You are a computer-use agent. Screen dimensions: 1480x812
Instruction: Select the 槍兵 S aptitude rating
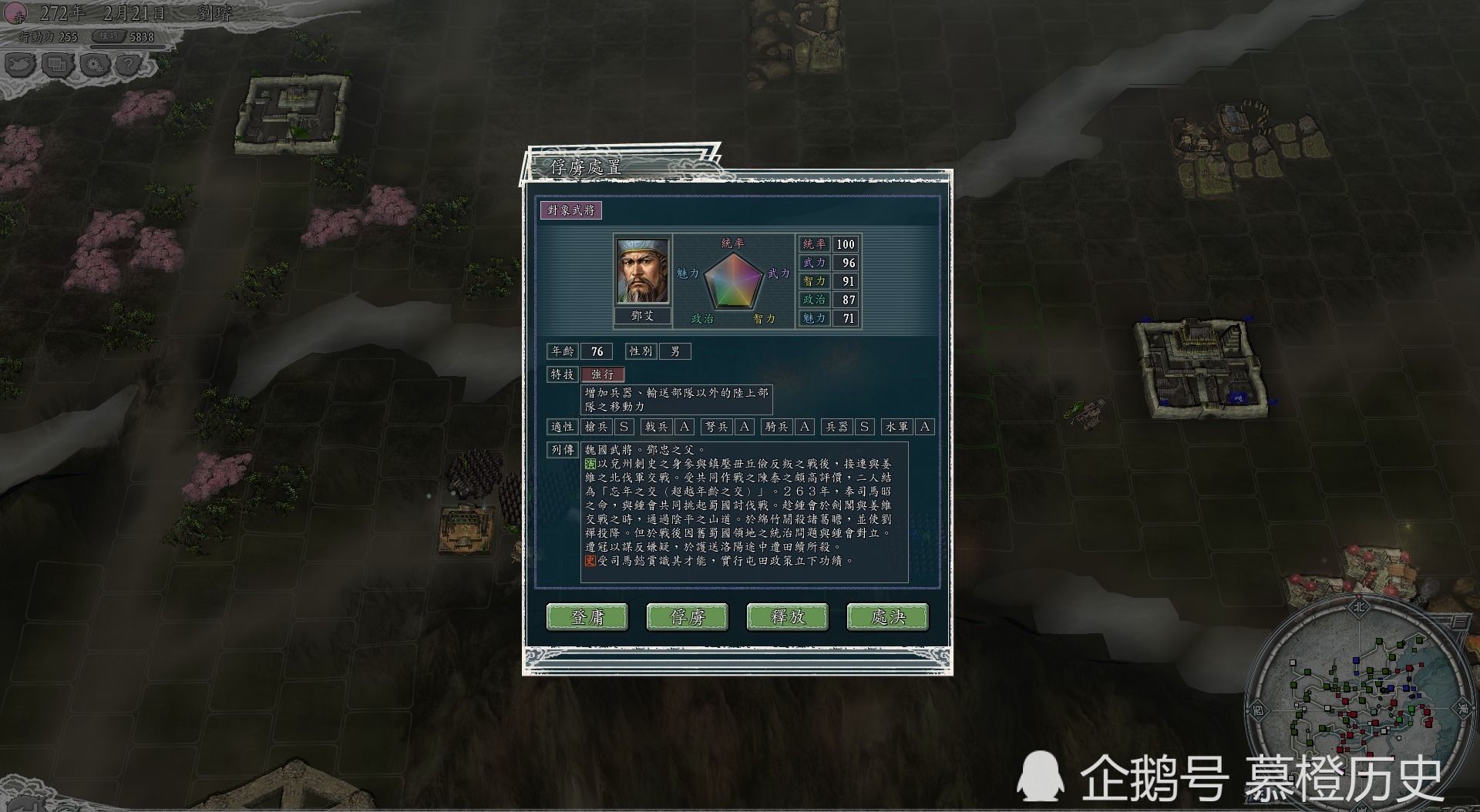tap(625, 426)
